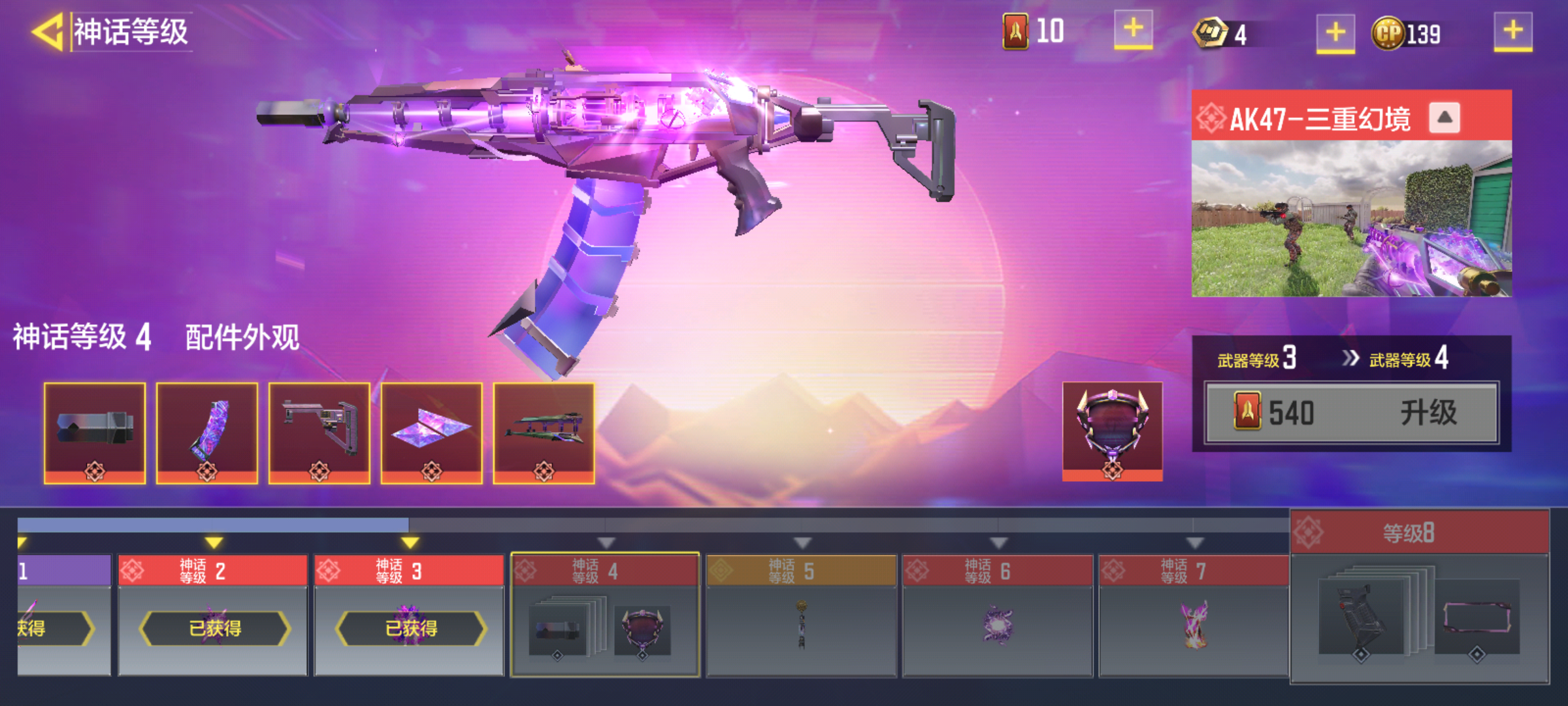Select the holographic sight attachment slot
The image size is (1568, 706).
pyautogui.click(x=432, y=433)
